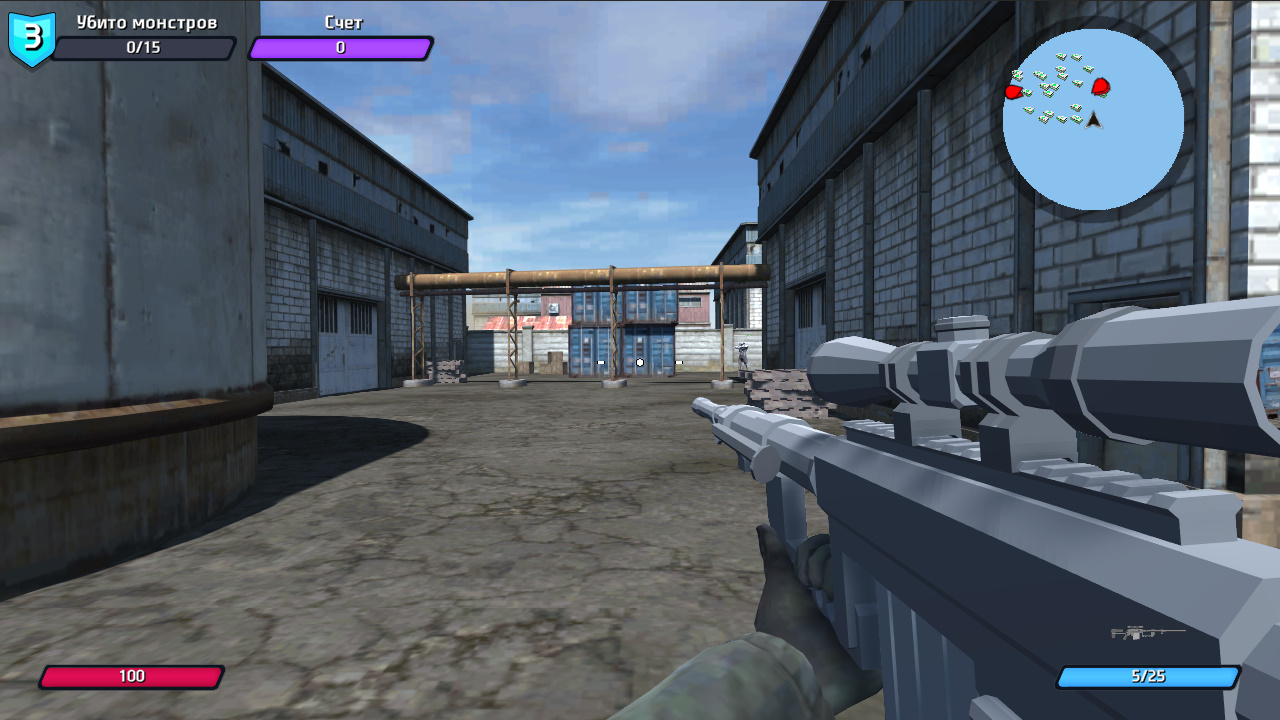This screenshot has height=720, width=1280.
Task: Click the purple Счет score bar
Action: [x=340, y=47]
